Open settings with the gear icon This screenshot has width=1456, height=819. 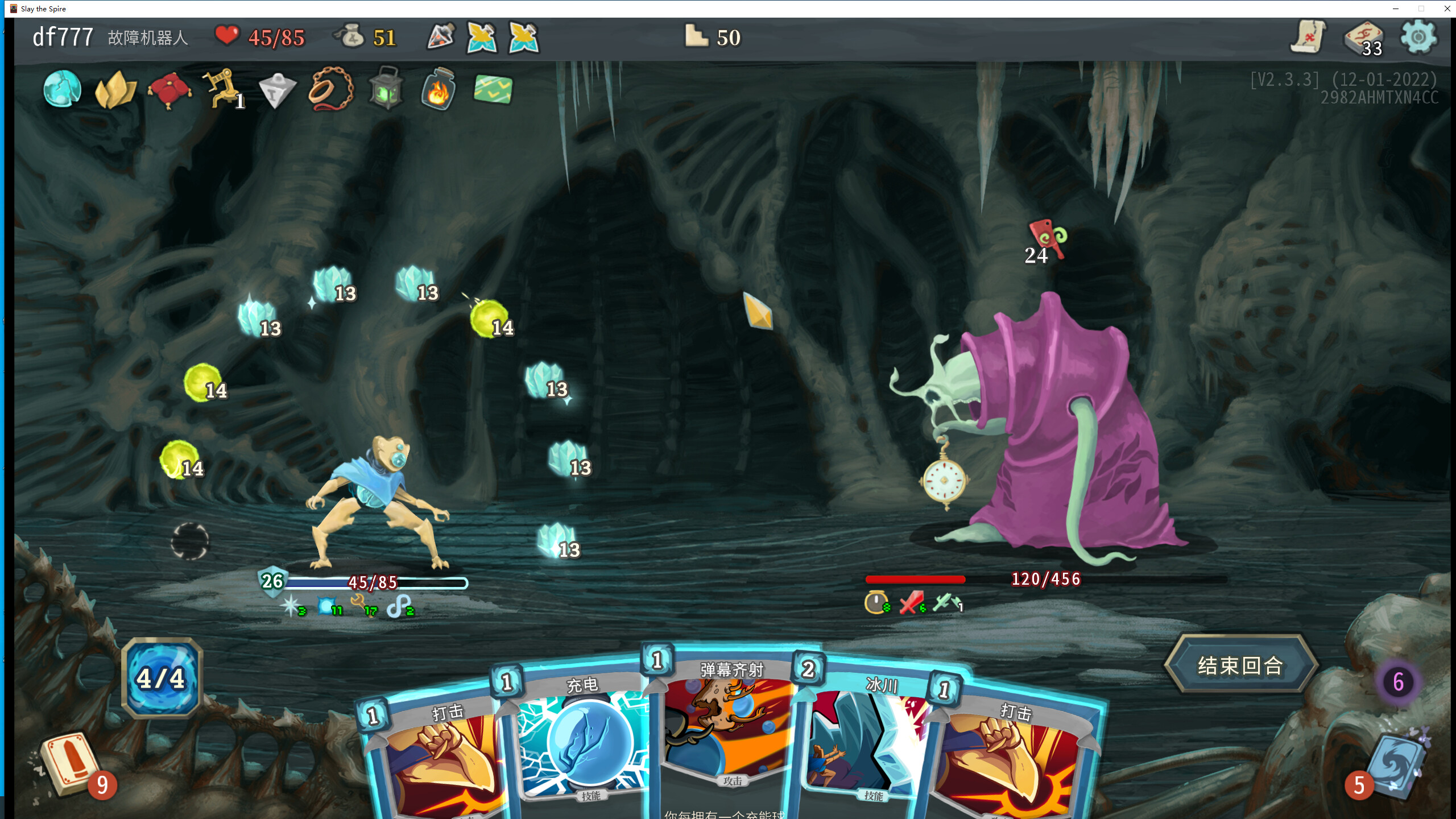pos(1418,38)
